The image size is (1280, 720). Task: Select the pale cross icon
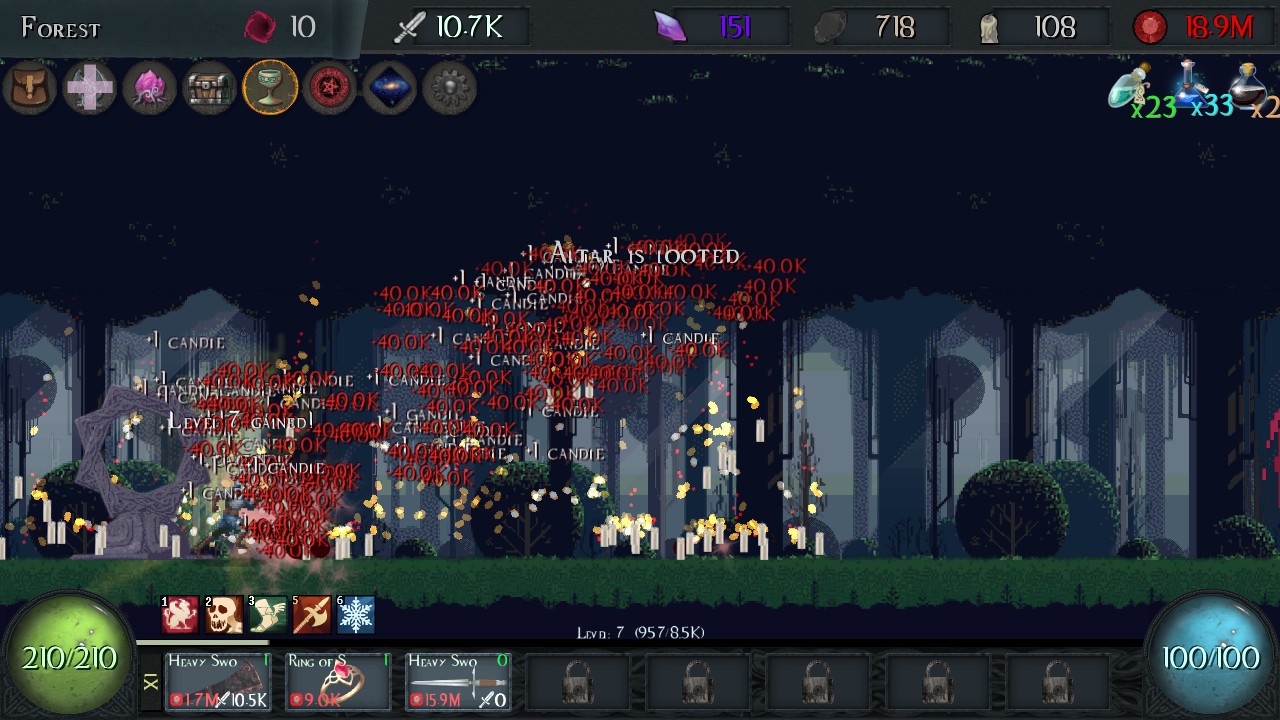coord(89,88)
